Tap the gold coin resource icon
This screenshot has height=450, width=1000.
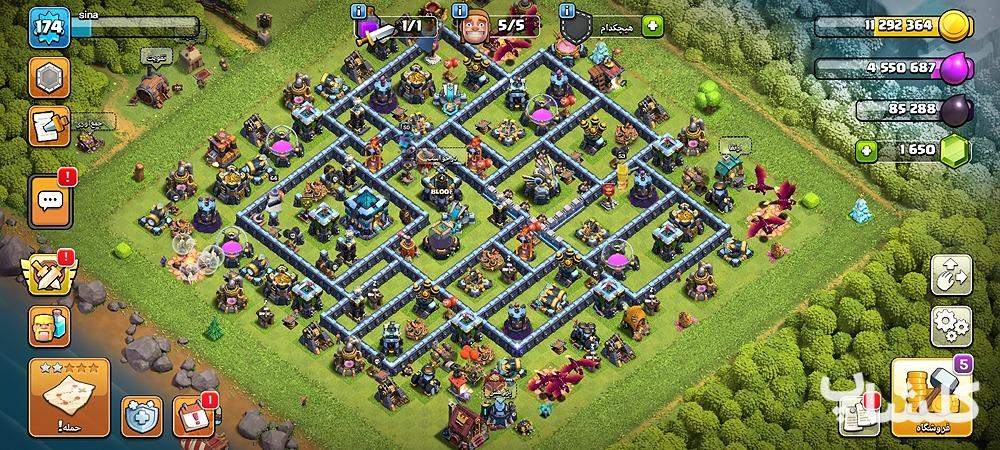954,27
